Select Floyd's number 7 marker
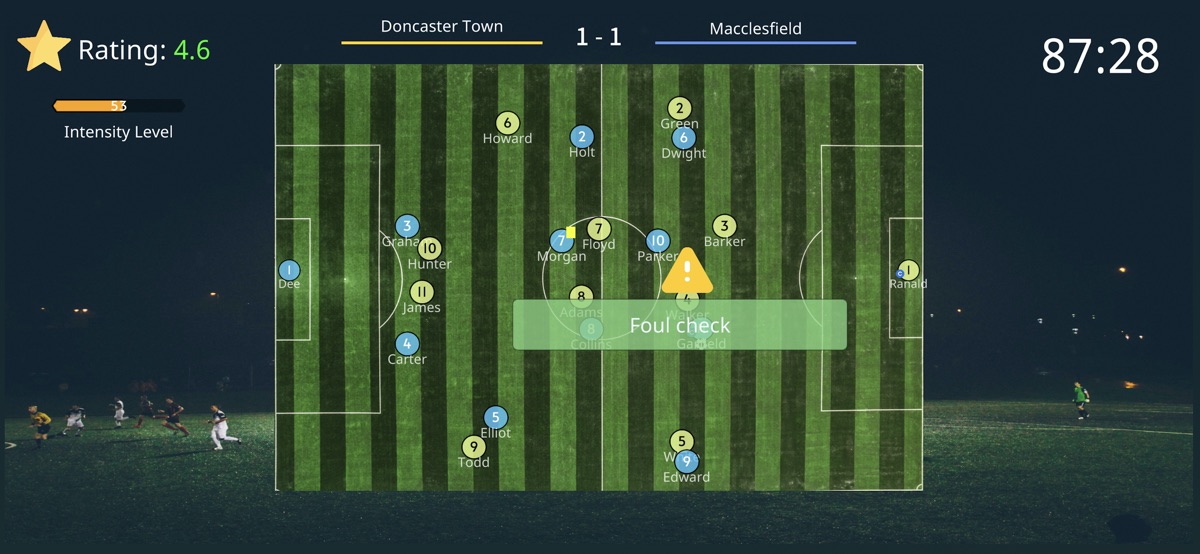Screen dimensions: 1200x554 [598, 229]
